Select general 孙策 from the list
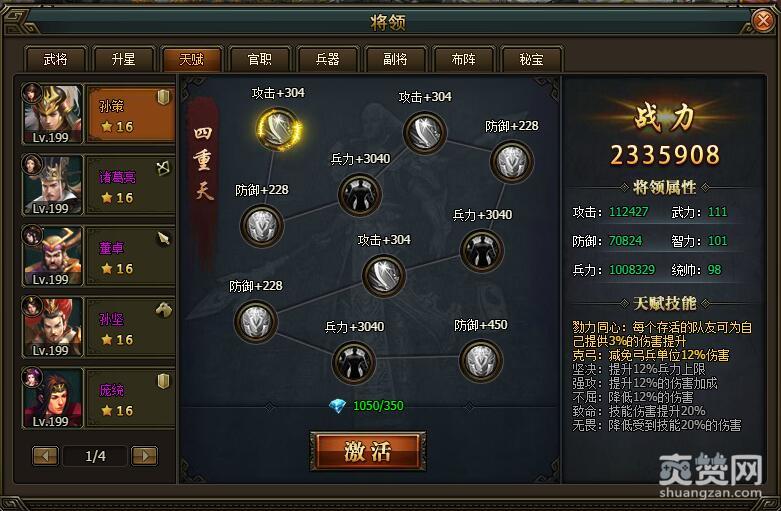Image resolution: width=781 pixels, height=511 pixels. click(x=98, y=115)
